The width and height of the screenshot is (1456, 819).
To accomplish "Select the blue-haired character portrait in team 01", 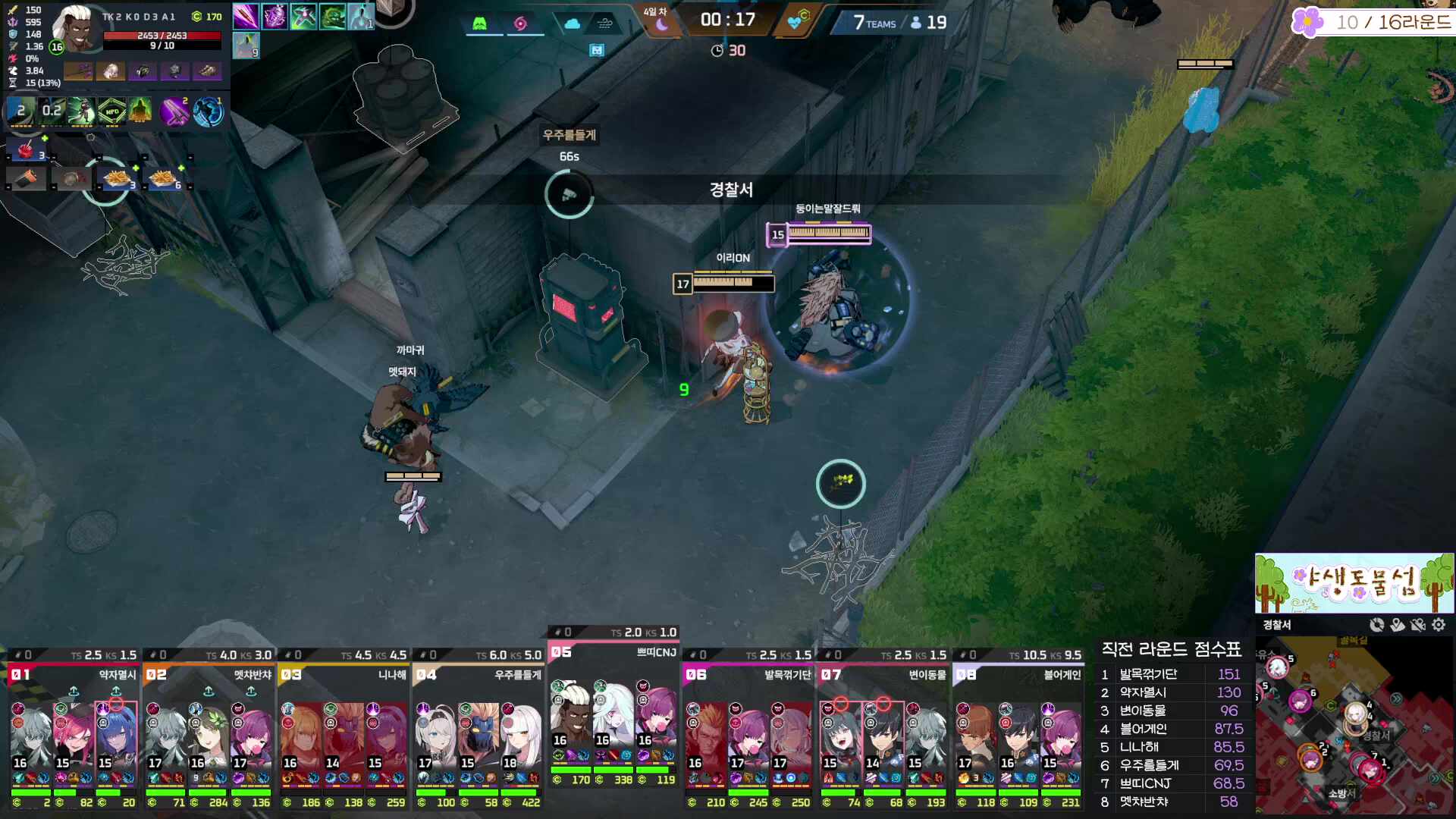I will point(116,733).
